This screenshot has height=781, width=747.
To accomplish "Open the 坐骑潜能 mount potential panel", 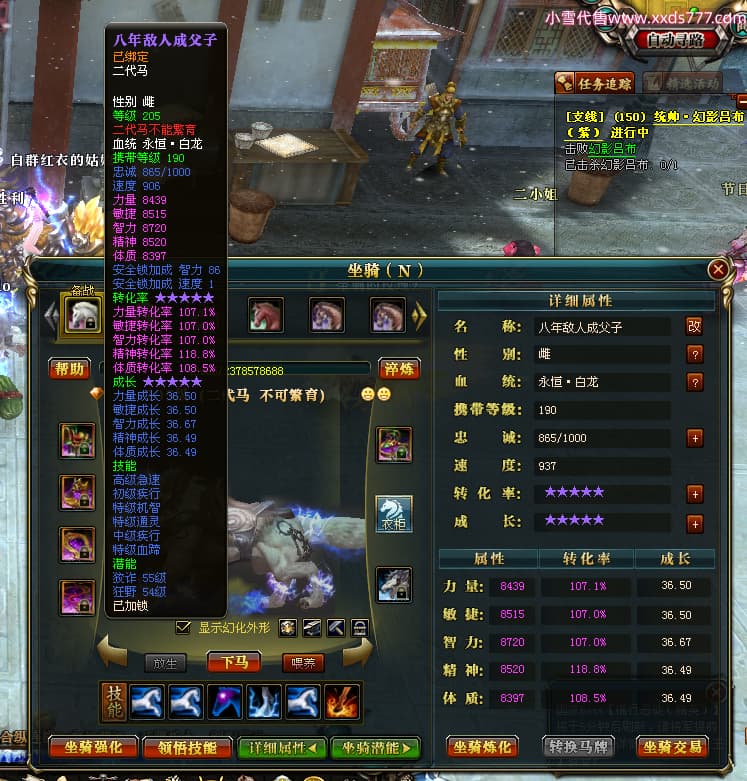I will pyautogui.click(x=377, y=747).
